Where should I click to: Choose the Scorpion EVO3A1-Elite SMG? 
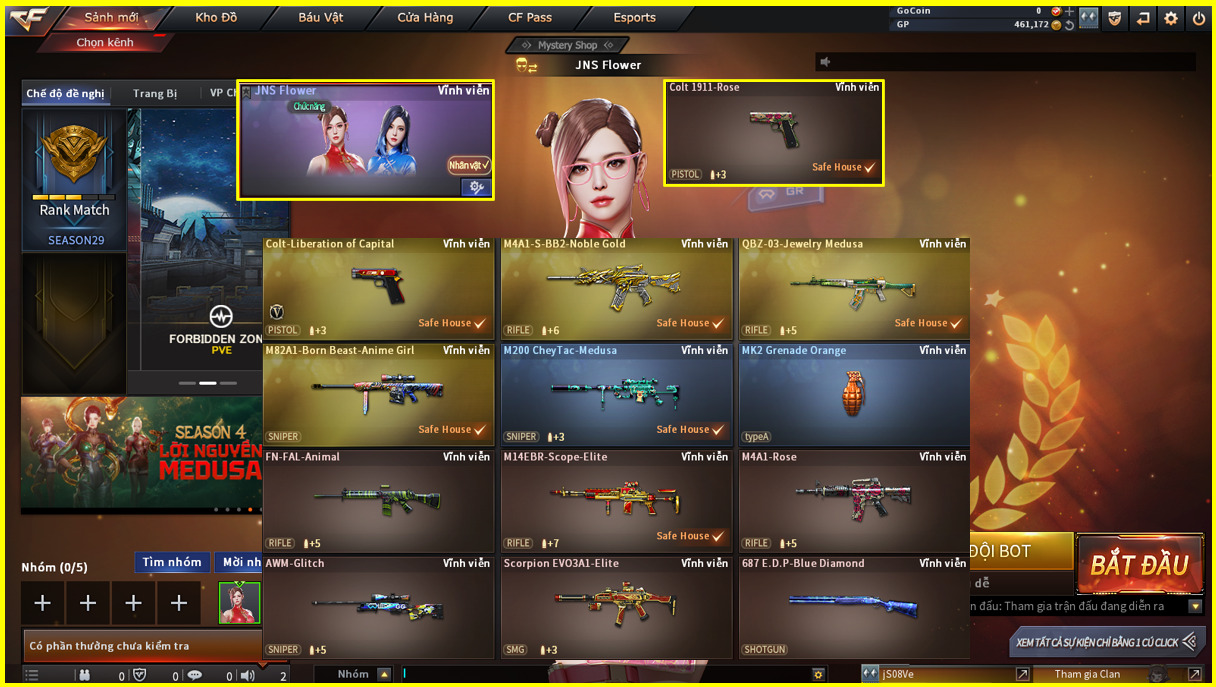point(616,607)
